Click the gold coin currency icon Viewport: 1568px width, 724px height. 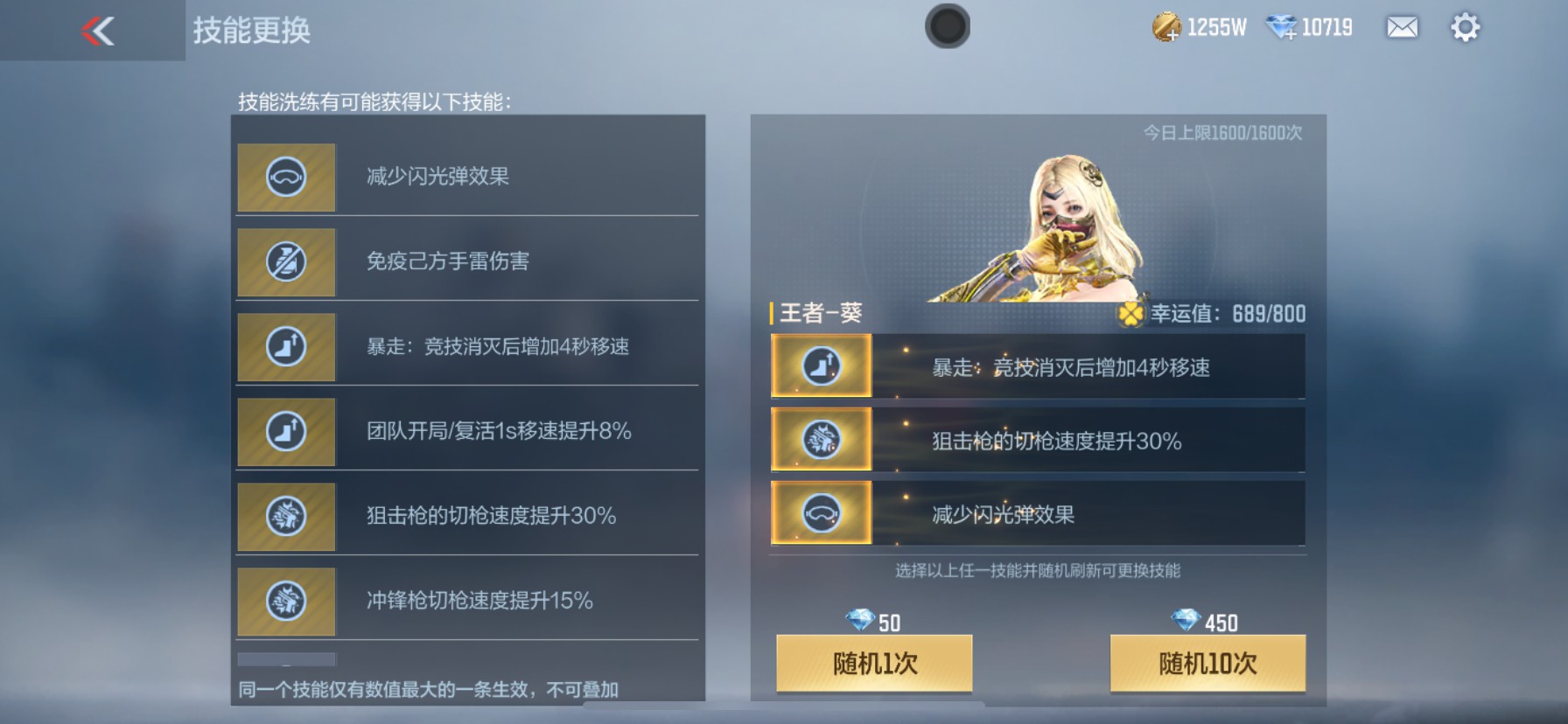point(1165,26)
